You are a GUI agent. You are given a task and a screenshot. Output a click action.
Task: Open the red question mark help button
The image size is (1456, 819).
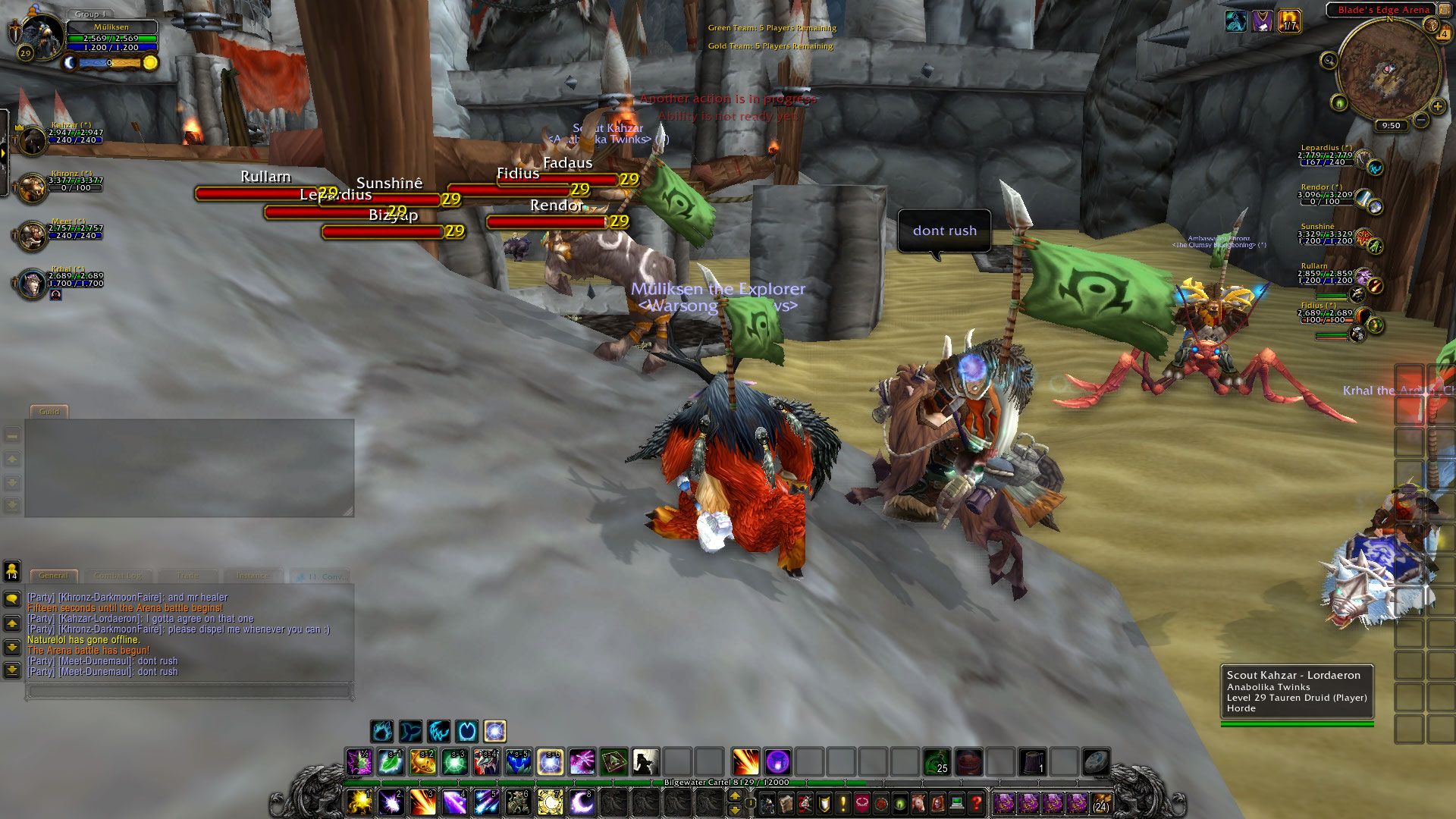coord(977,802)
